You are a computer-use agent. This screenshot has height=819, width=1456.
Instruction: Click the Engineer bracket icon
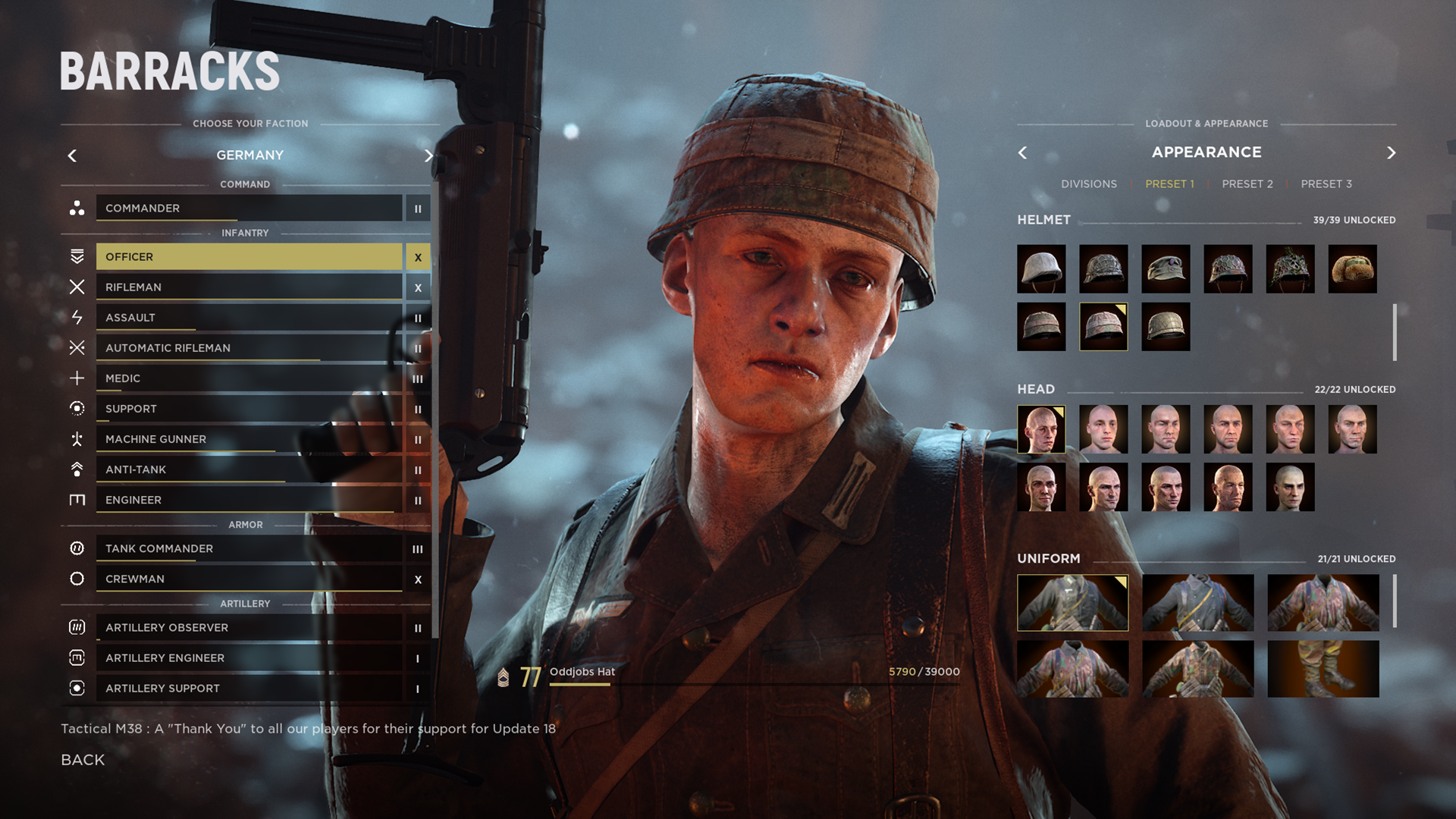coord(76,500)
